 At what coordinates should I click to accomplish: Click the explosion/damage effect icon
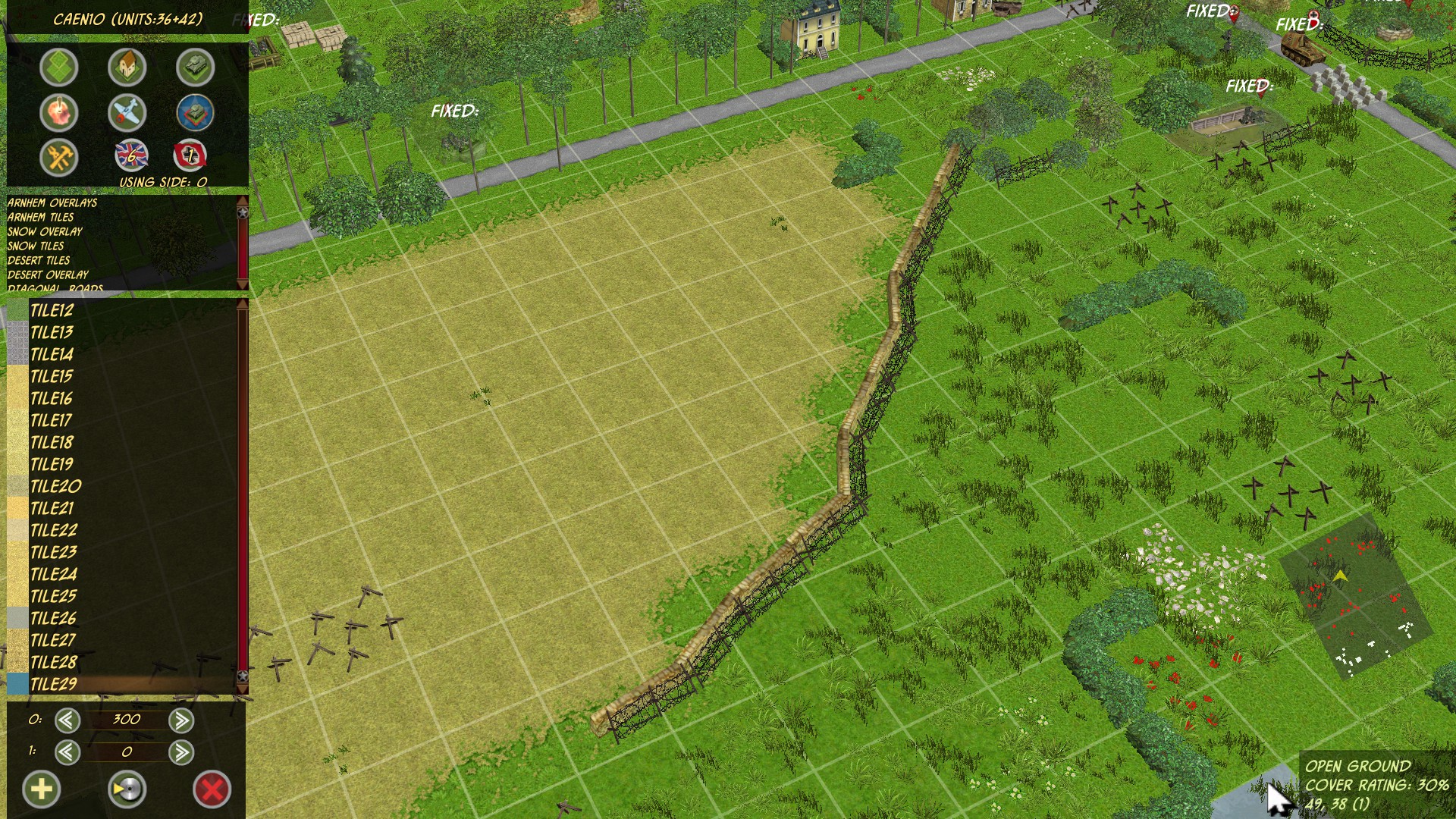[61, 112]
